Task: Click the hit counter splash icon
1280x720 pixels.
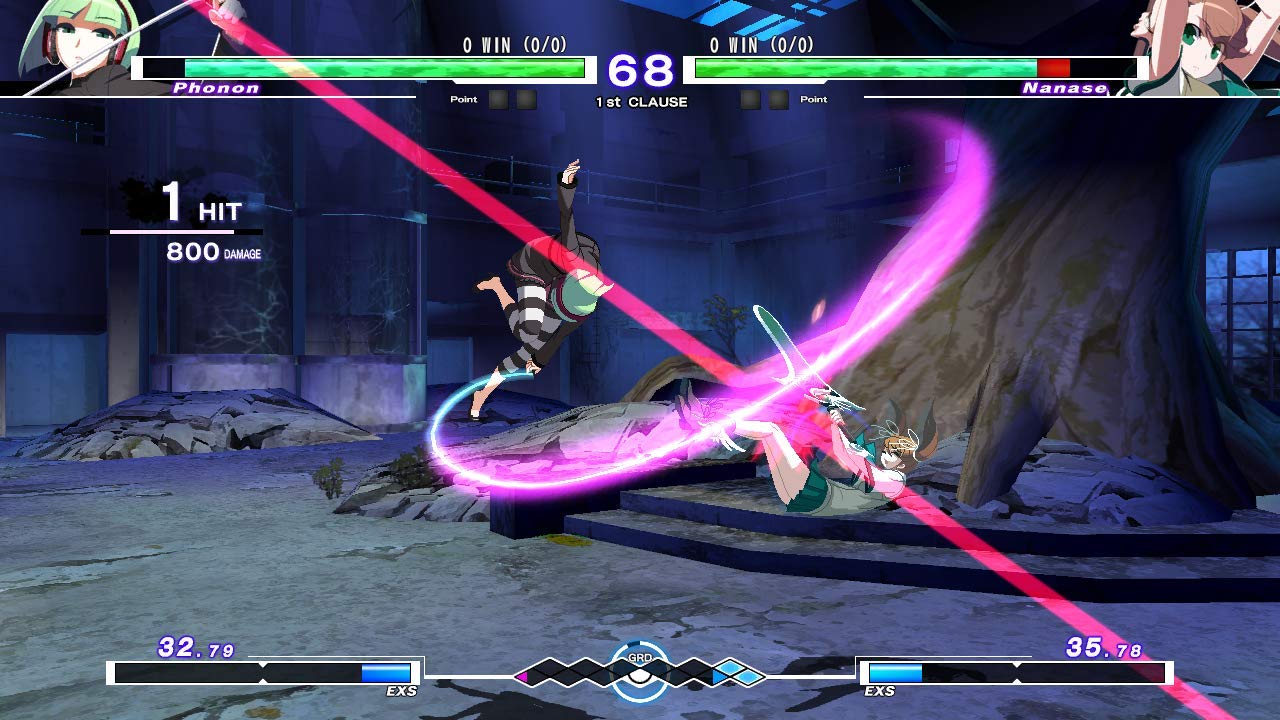Action: pyautogui.click(x=140, y=198)
